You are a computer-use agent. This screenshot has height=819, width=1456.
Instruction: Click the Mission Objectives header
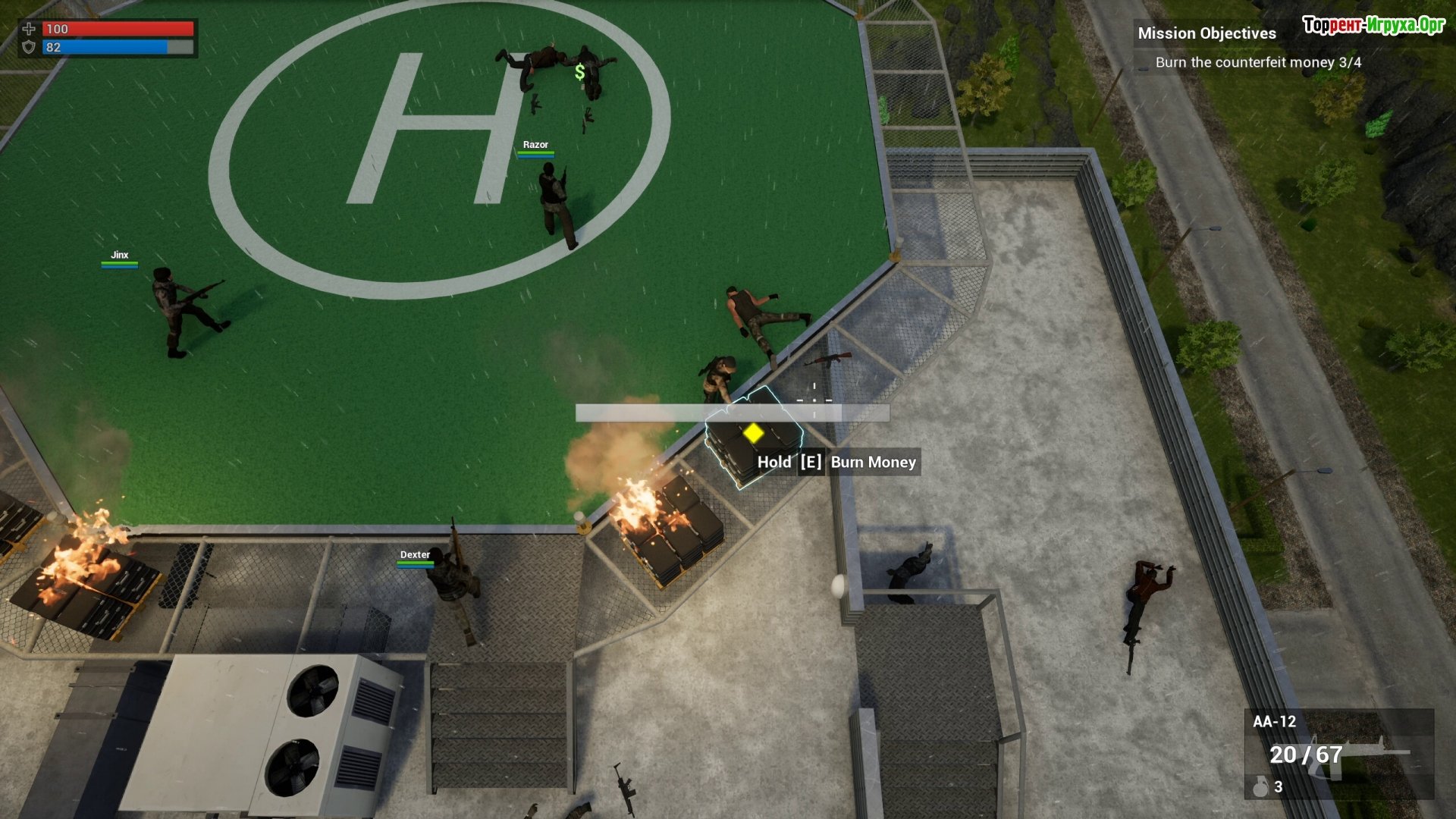coord(1207,33)
